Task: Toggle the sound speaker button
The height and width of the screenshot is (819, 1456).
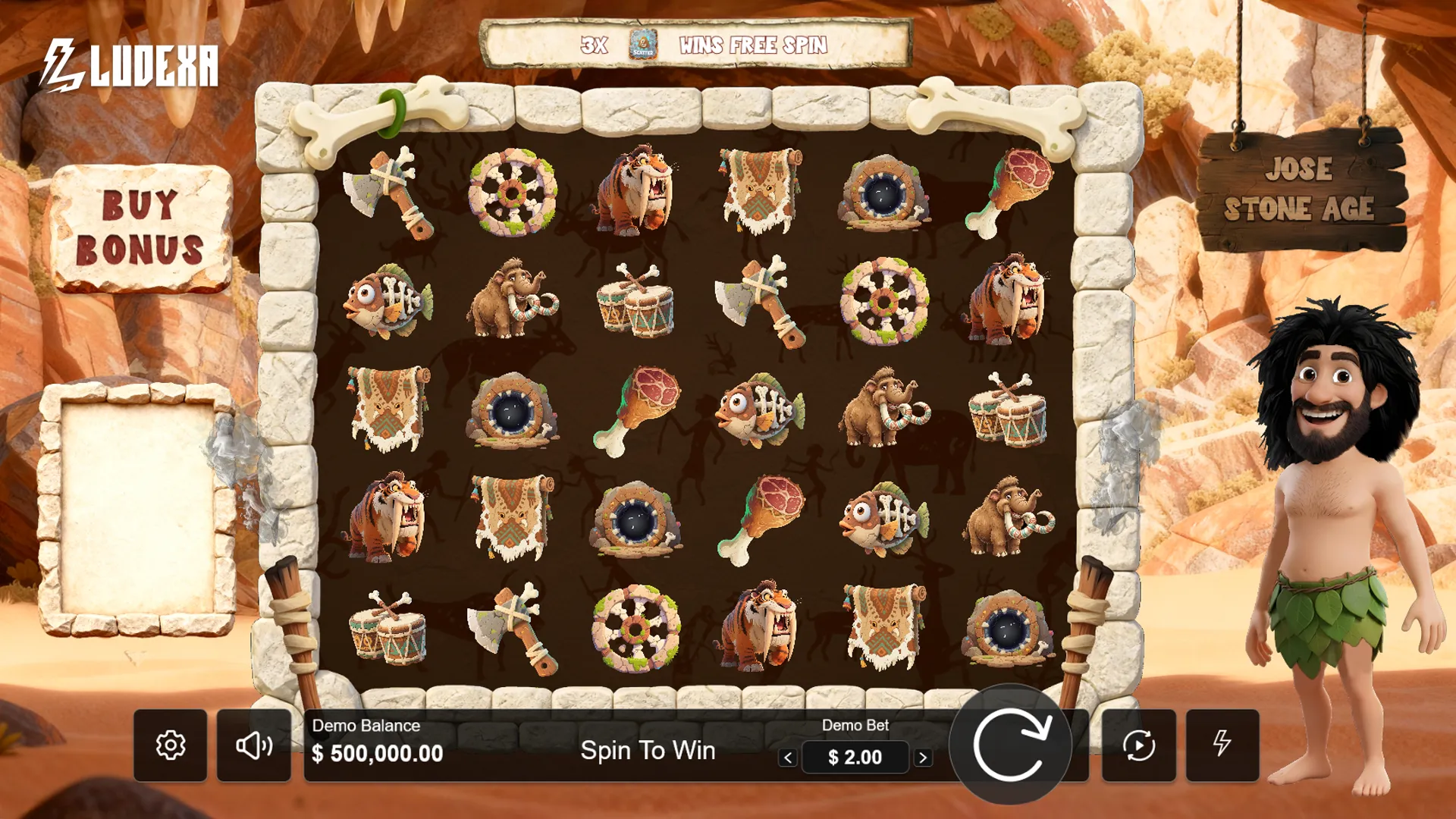Action: (x=254, y=745)
